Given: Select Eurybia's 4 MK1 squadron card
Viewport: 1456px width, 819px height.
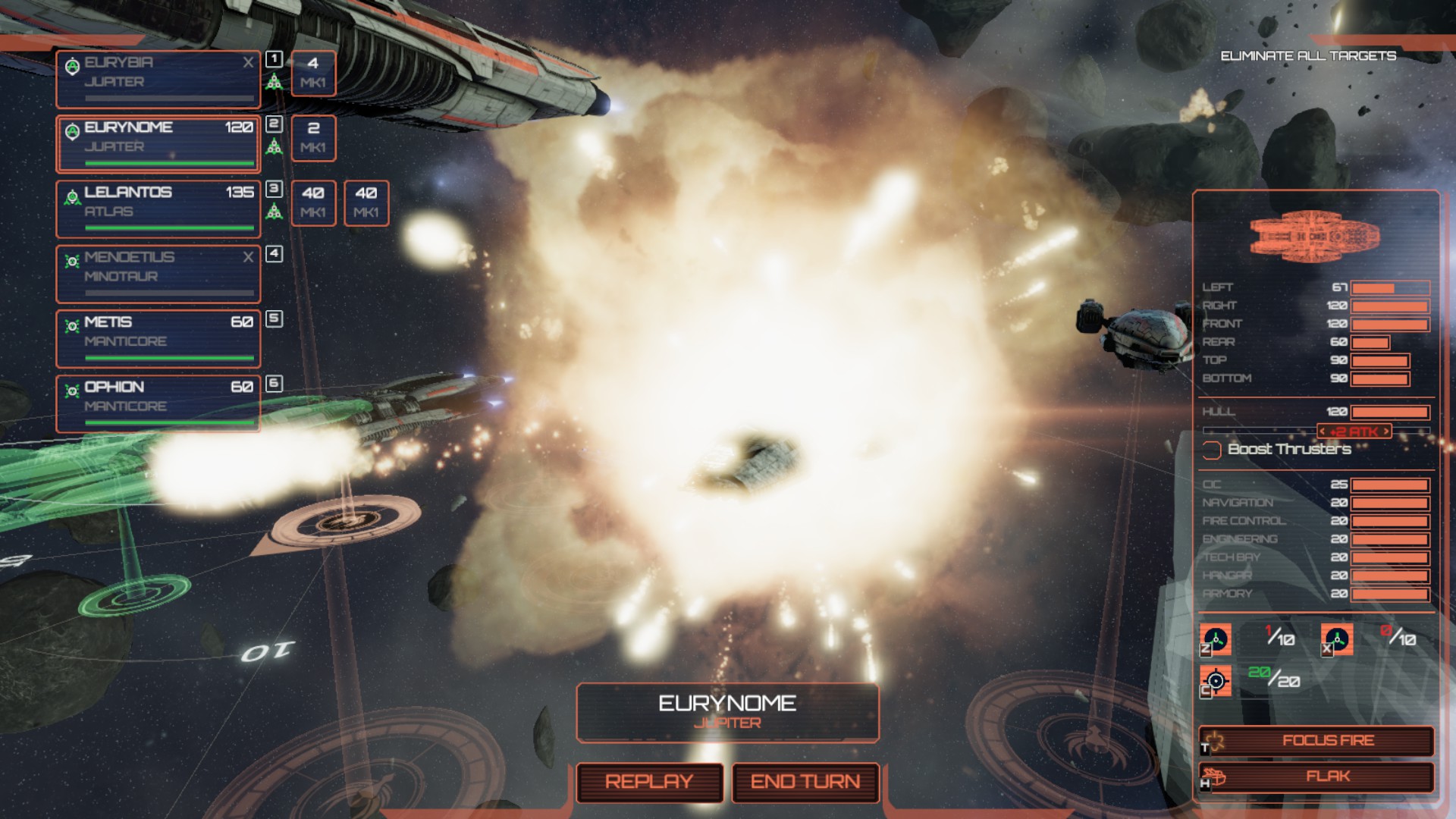Looking at the screenshot, I should pyautogui.click(x=313, y=73).
